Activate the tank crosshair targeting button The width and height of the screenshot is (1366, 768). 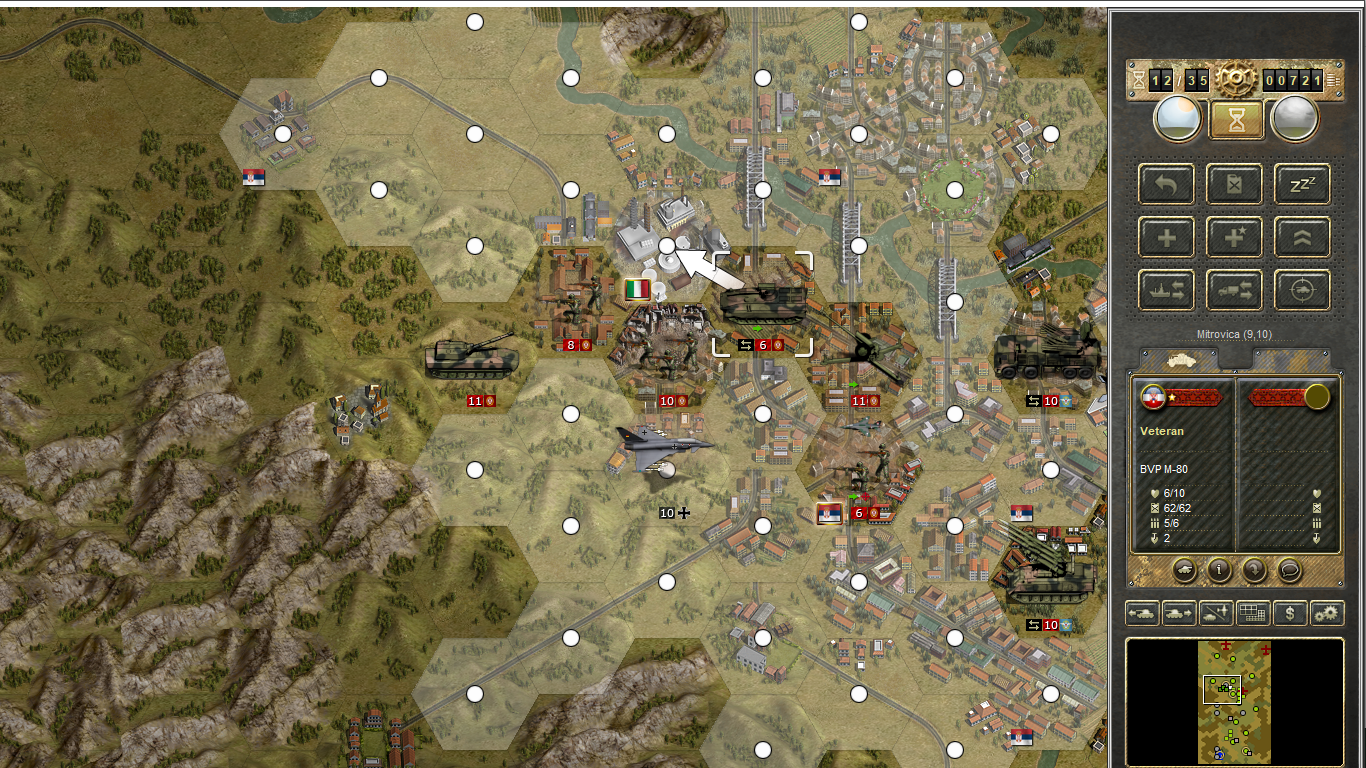[x=1302, y=291]
